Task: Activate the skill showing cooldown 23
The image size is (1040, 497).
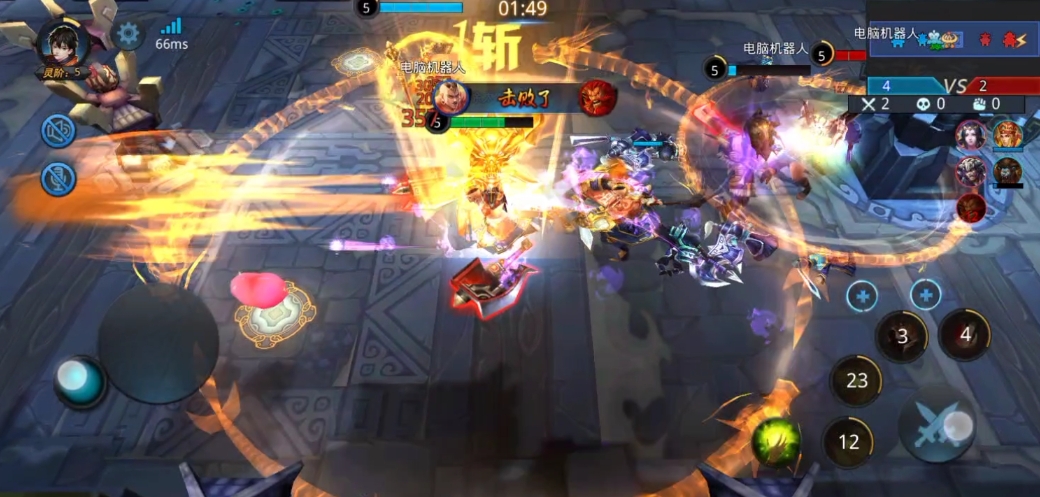Action: pos(857,380)
